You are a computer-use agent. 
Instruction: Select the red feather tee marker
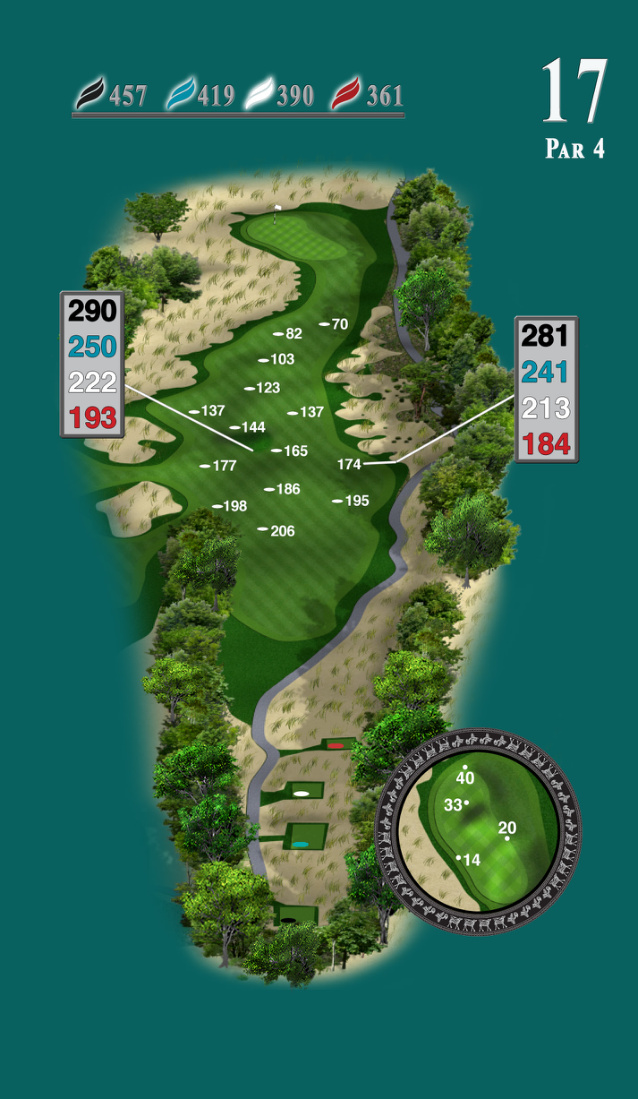pyautogui.click(x=346, y=94)
